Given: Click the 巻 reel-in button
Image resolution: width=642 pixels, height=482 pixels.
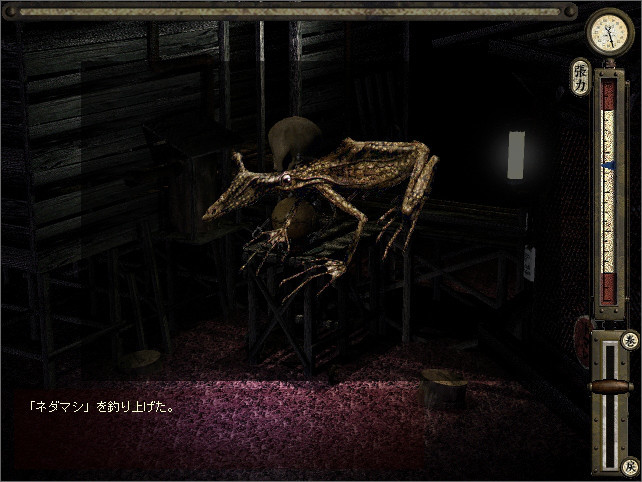Looking at the screenshot, I should pyautogui.click(x=629, y=341).
